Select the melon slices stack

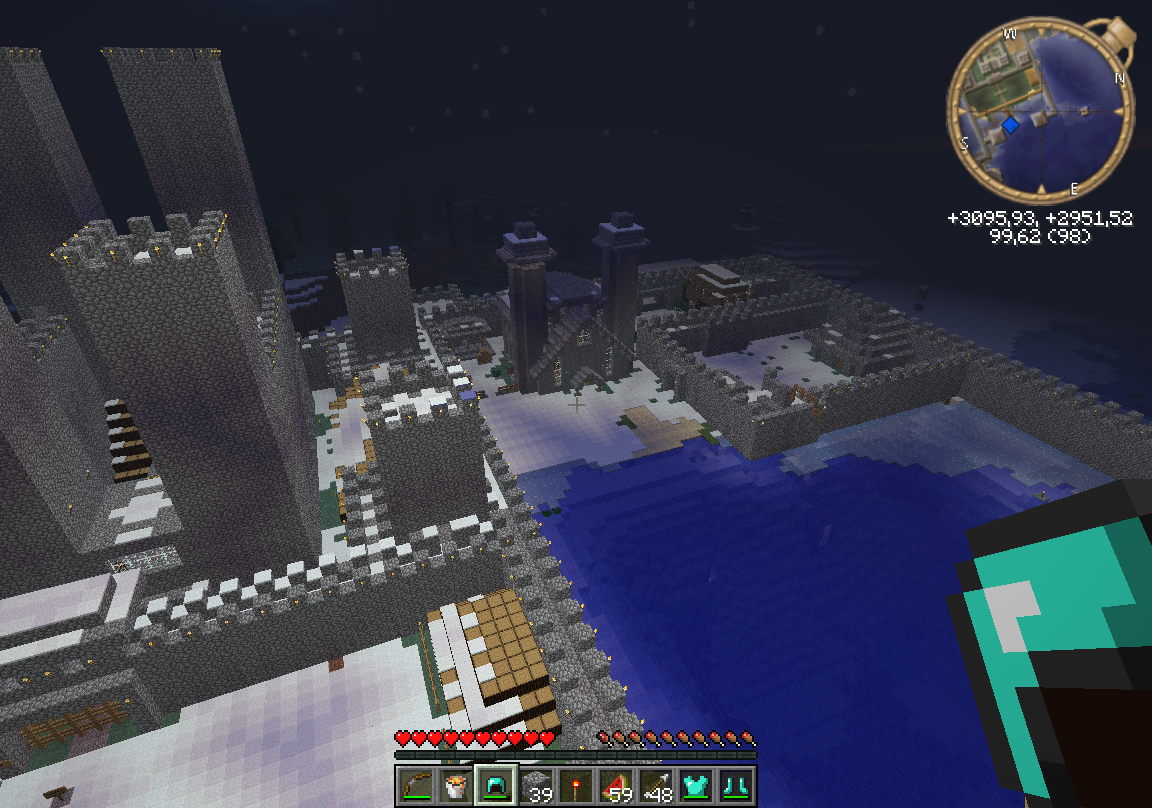(x=617, y=786)
